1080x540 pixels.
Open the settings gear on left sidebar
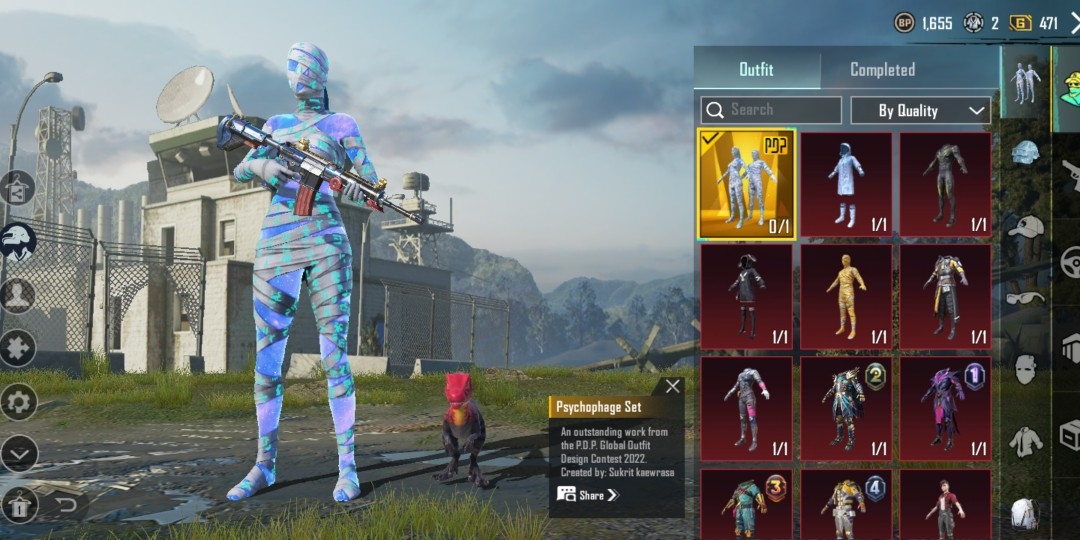[x=19, y=402]
